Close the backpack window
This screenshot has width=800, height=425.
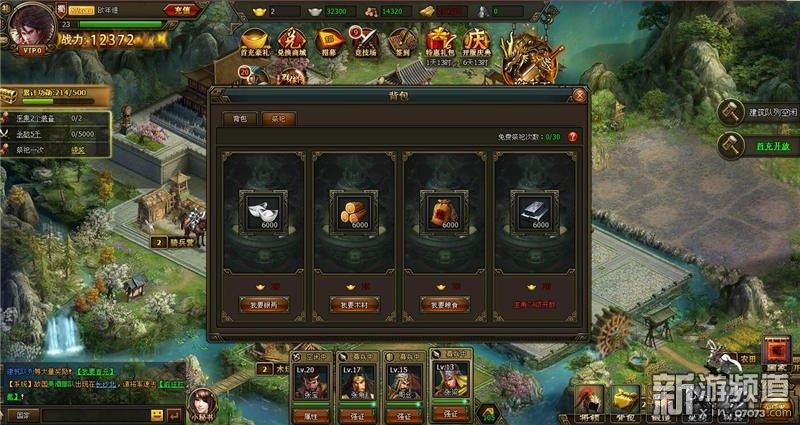click(580, 96)
